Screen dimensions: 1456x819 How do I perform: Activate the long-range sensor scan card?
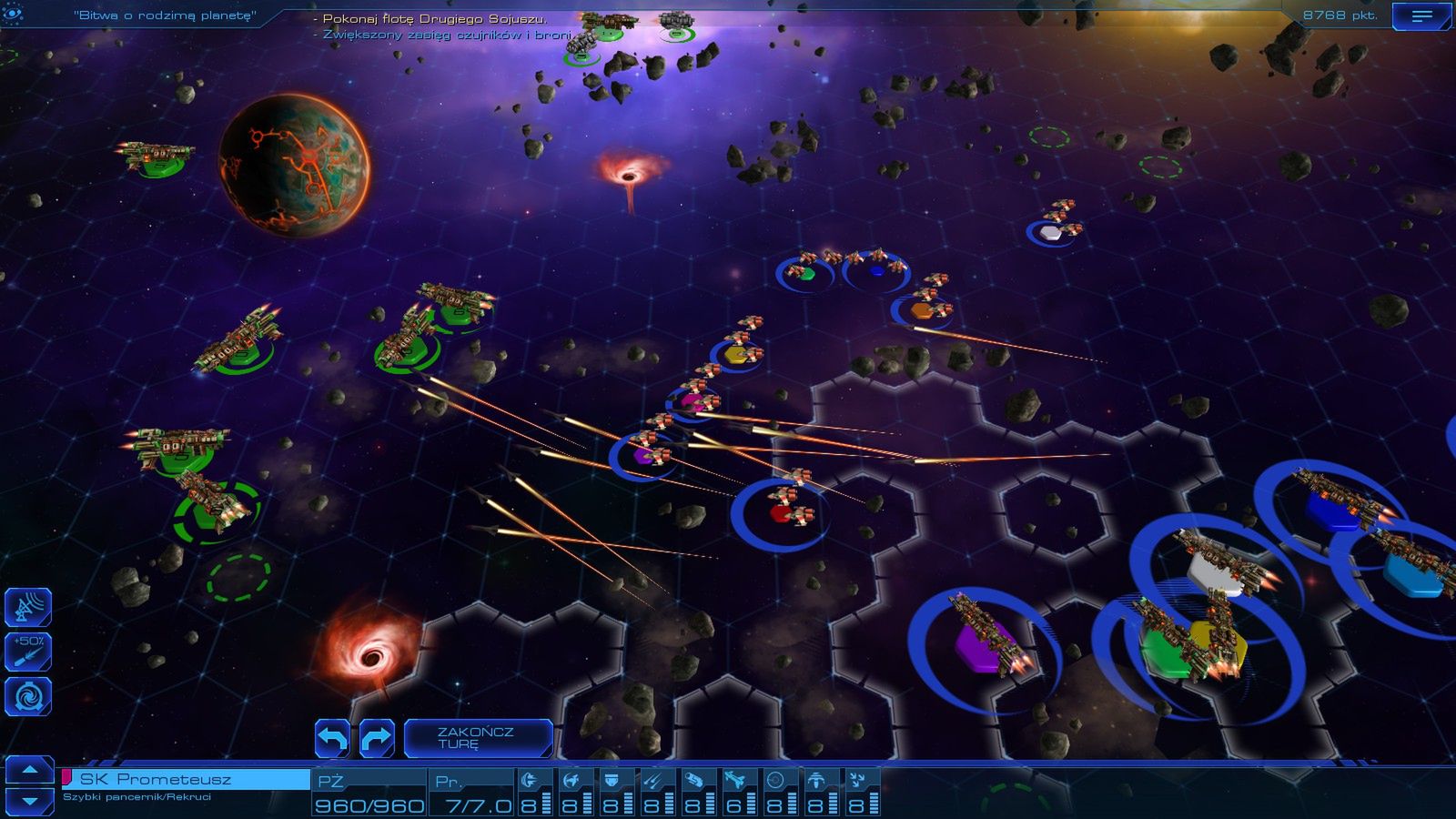pyautogui.click(x=30, y=606)
